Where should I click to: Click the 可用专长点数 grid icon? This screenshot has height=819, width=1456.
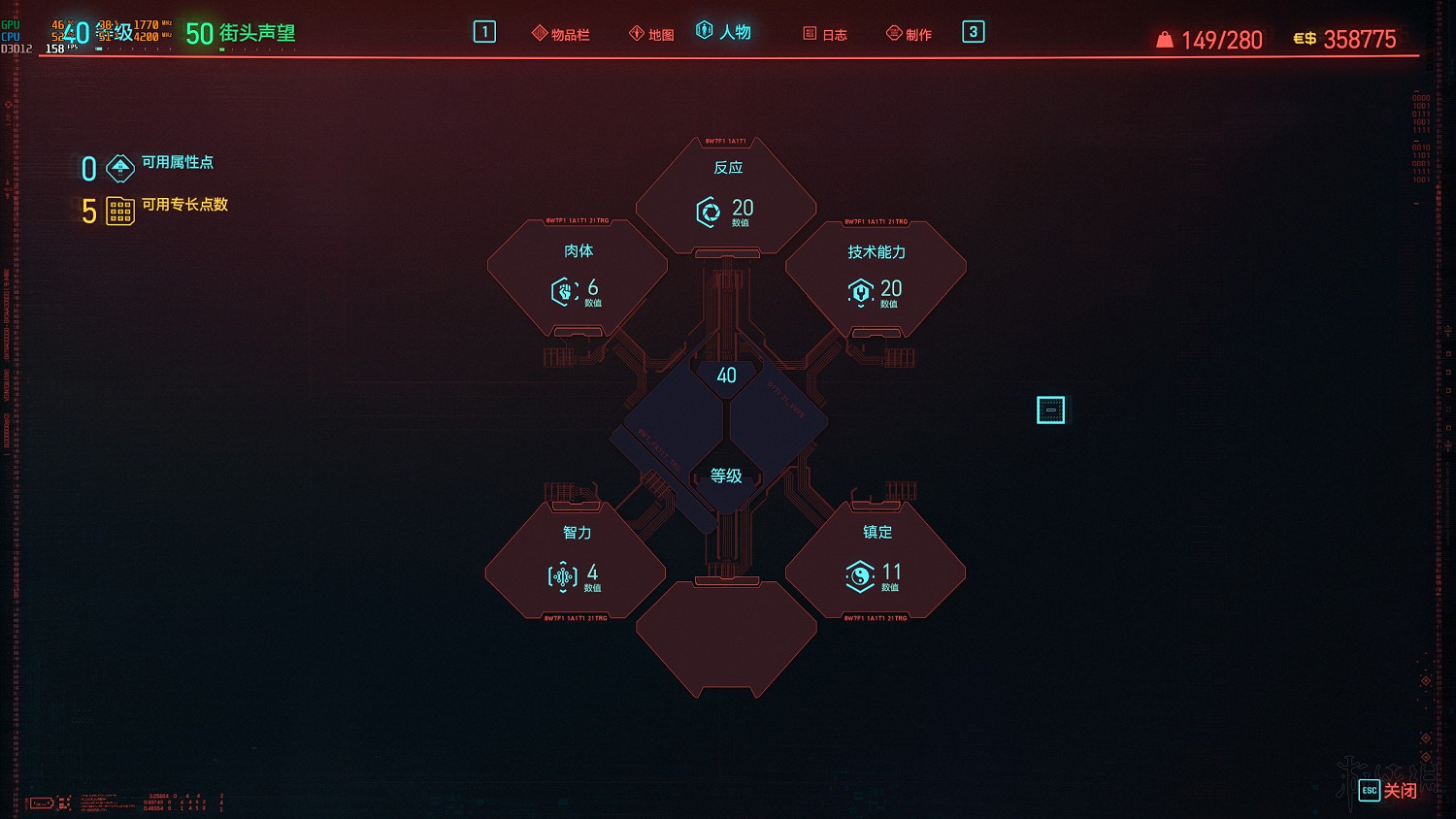coord(119,211)
